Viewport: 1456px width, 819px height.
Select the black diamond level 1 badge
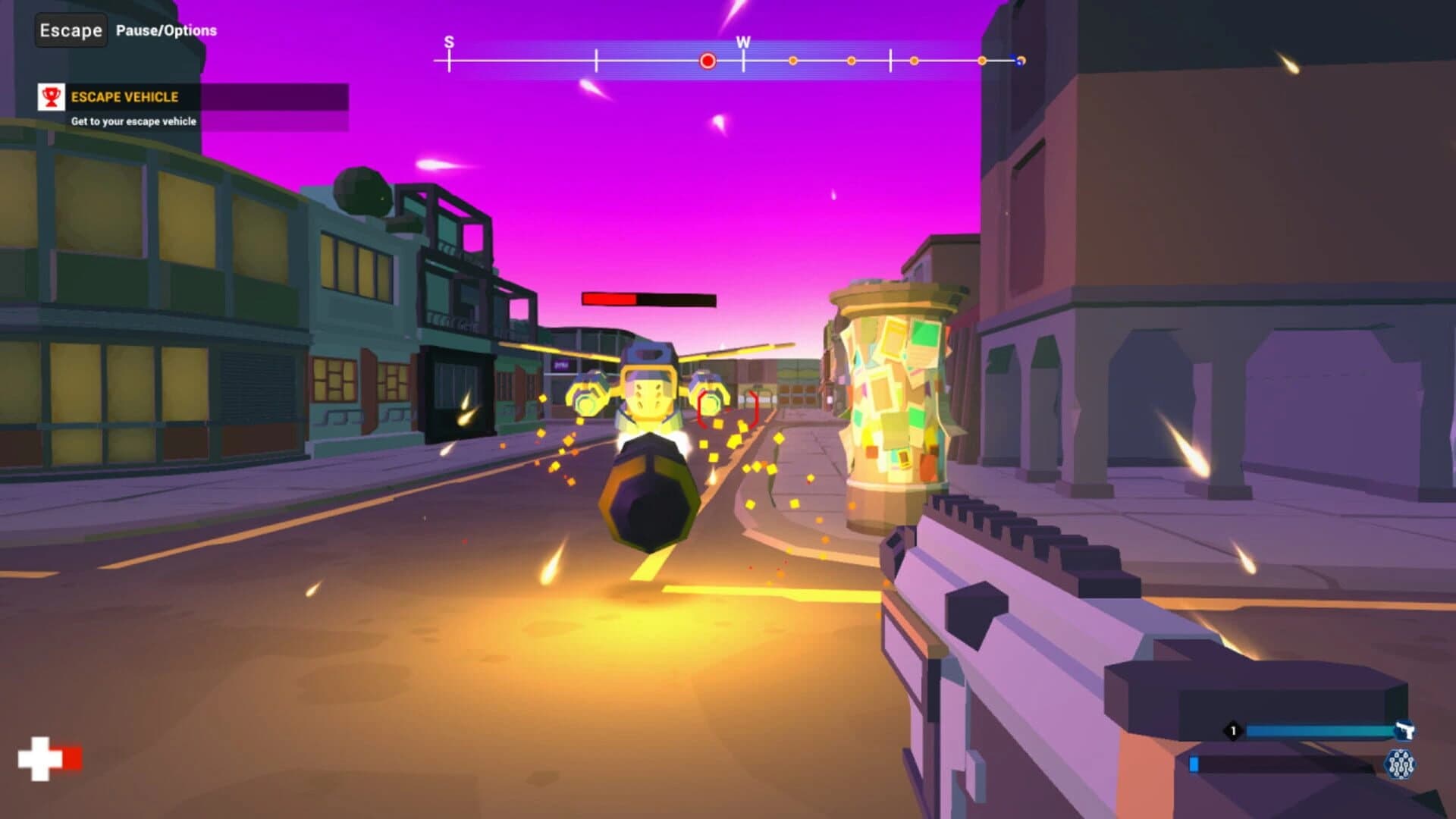[x=1233, y=730]
